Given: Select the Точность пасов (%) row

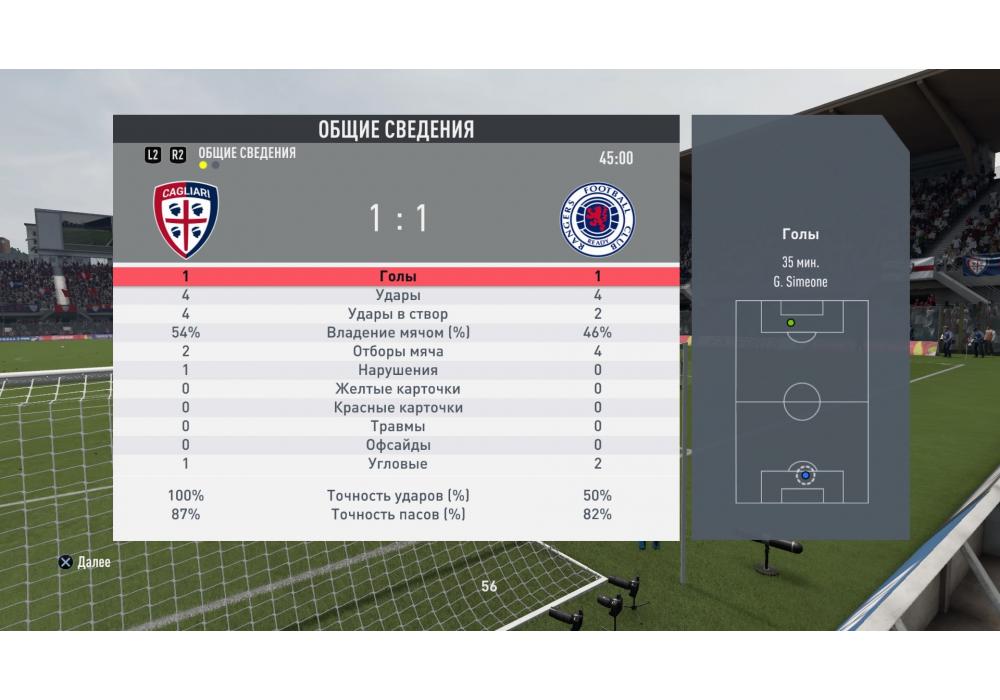Looking at the screenshot, I should 398,515.
